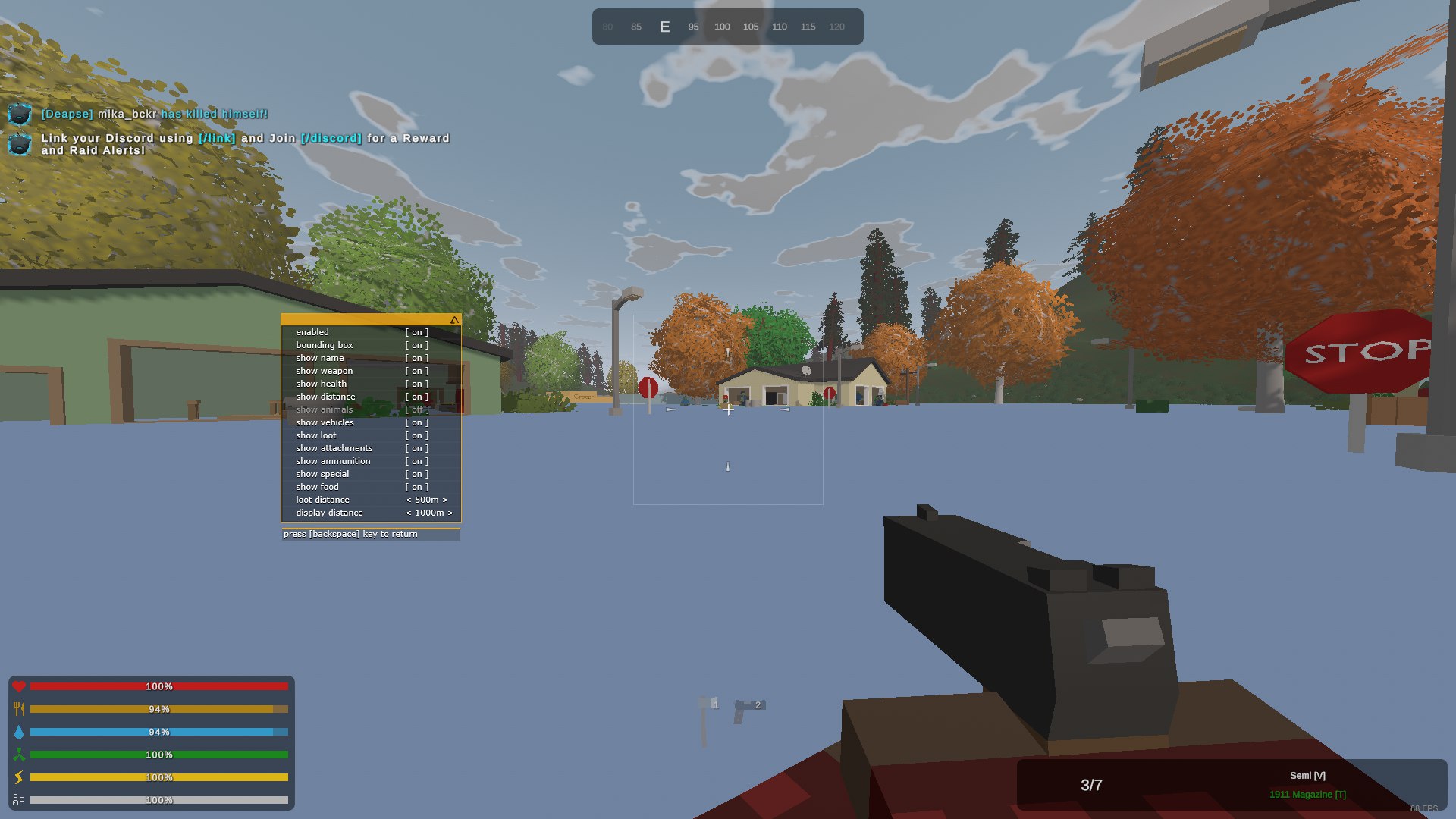Click the blue water droplet icon
Image resolution: width=1456 pixels, height=819 pixels.
(20, 732)
